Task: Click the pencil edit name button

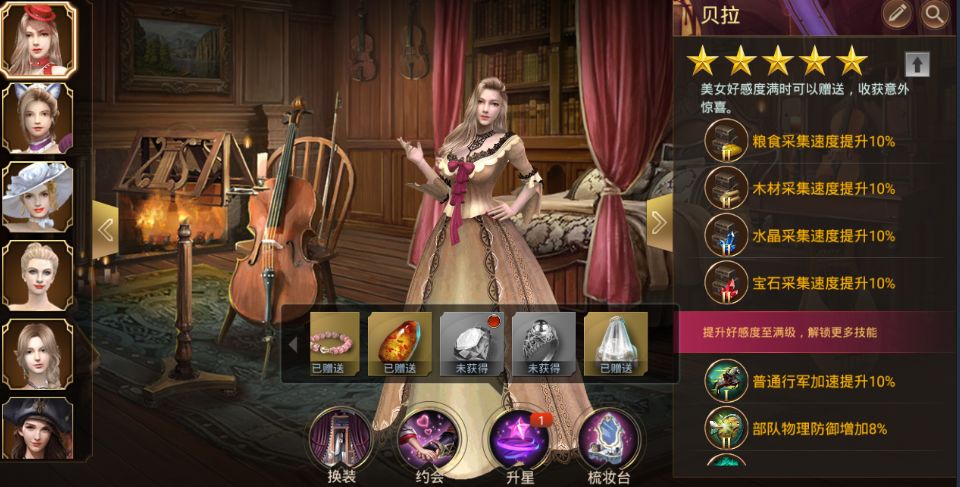Action: [897, 14]
